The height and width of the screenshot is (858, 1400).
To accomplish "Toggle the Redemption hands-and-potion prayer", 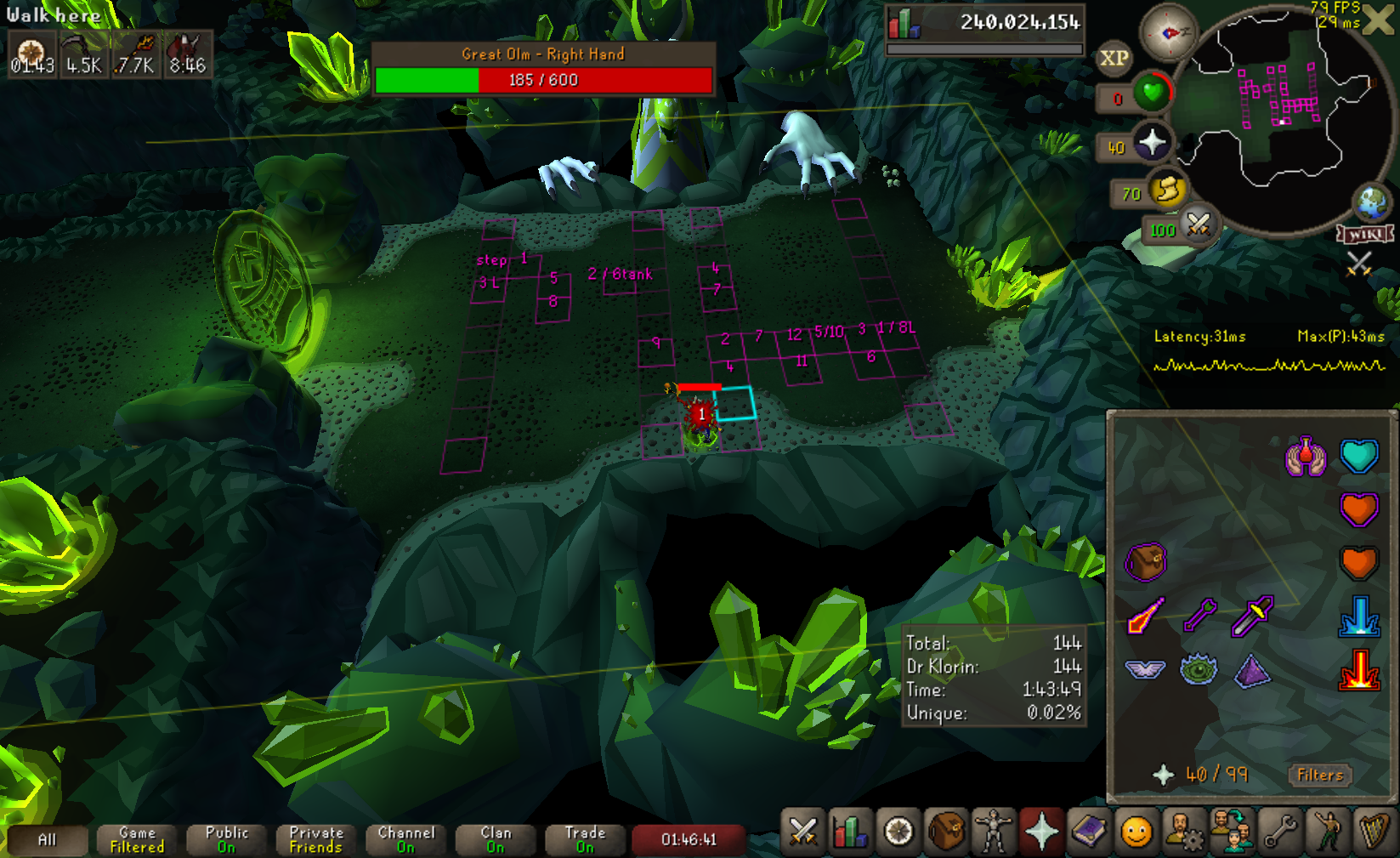I will [1306, 457].
